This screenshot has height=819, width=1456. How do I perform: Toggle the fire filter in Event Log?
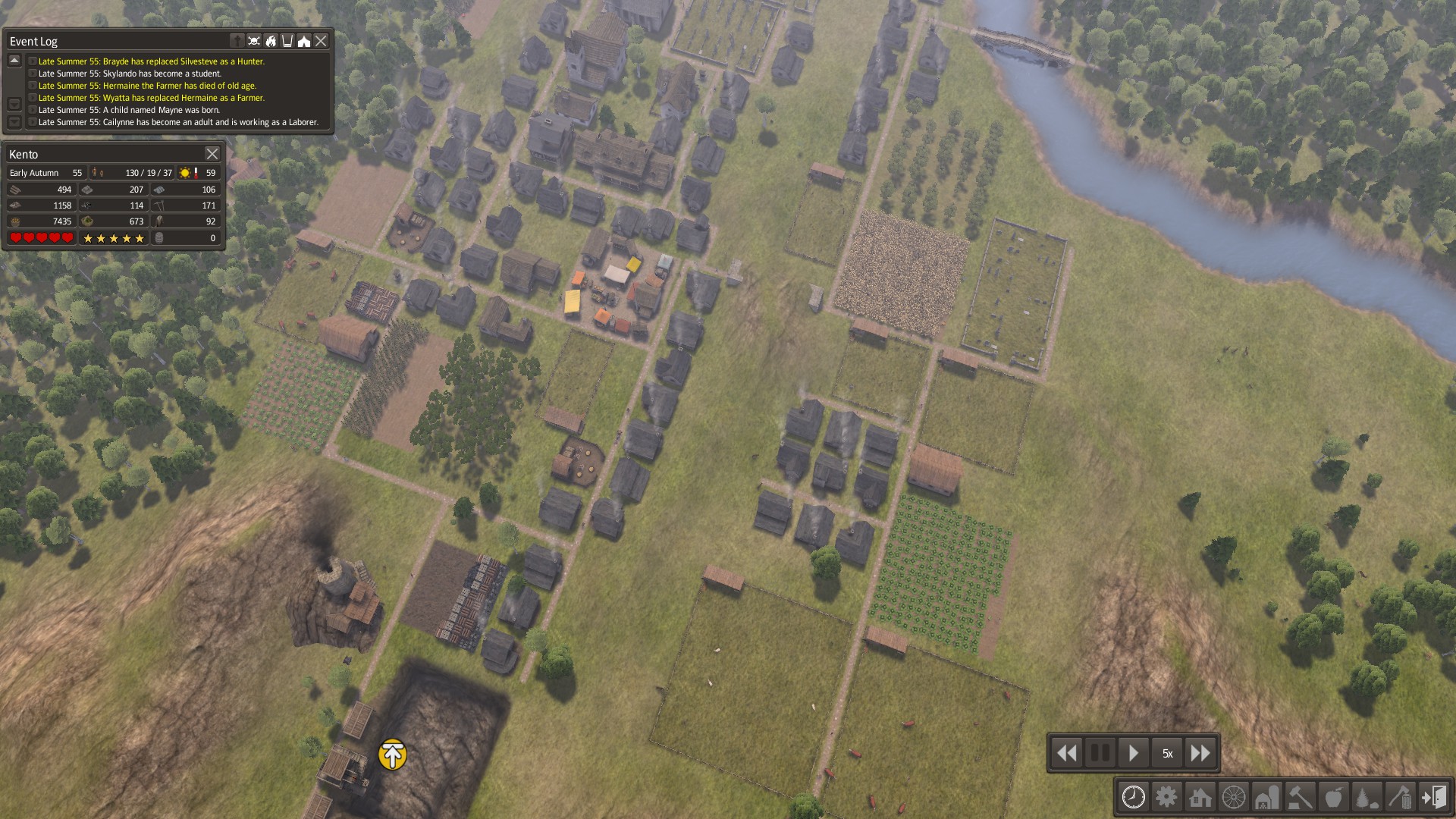coord(271,41)
